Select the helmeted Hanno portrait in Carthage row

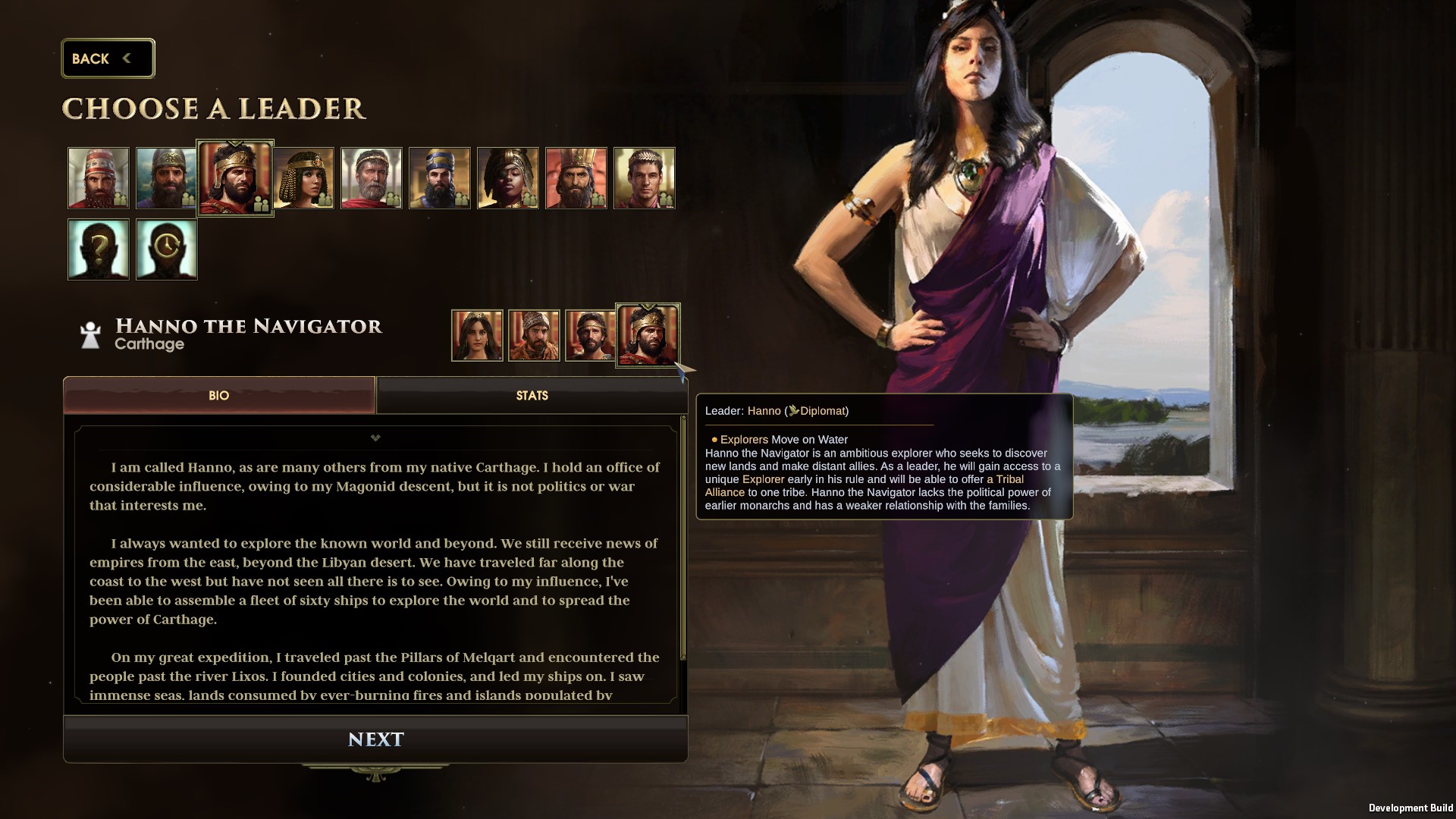648,334
